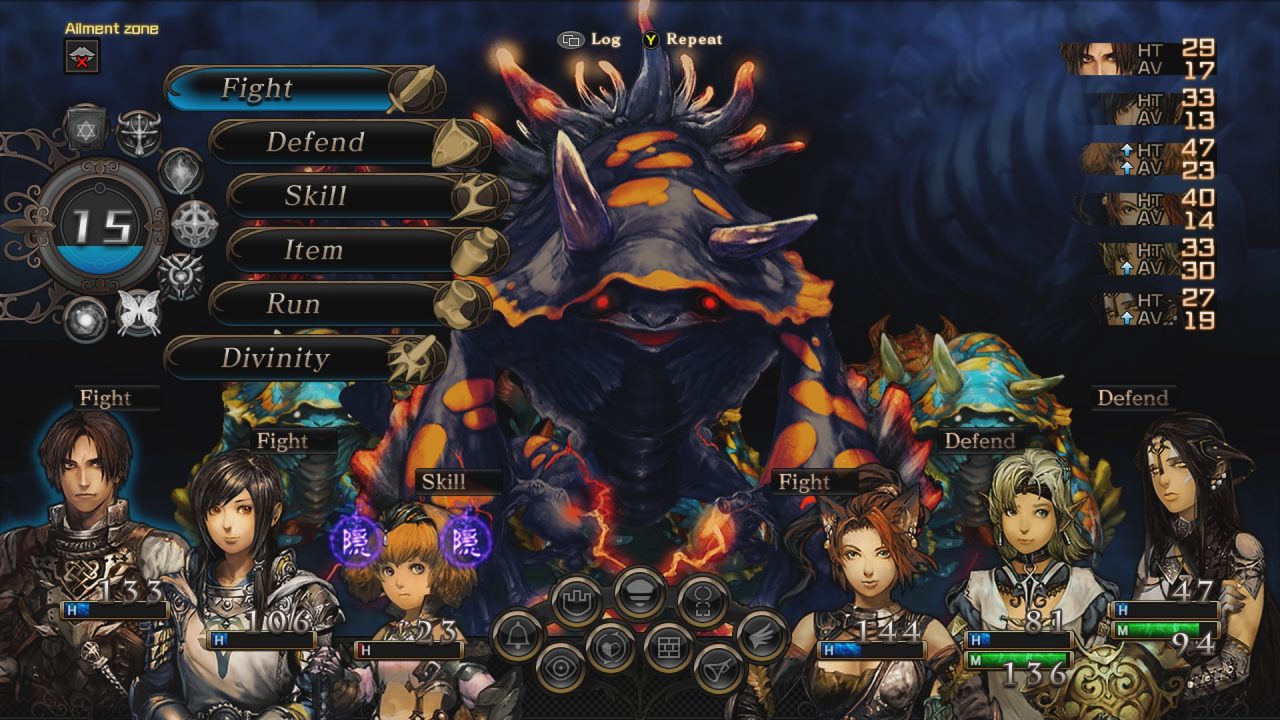The width and height of the screenshot is (1280, 720).
Task: Open the castle shield icon in the center cluster
Action: point(577,598)
